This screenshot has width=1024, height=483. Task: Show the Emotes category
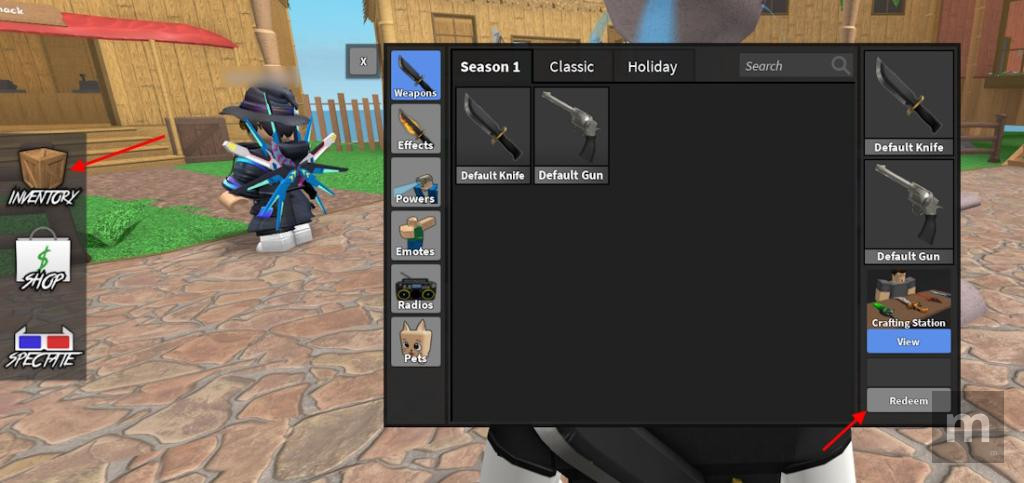point(415,235)
